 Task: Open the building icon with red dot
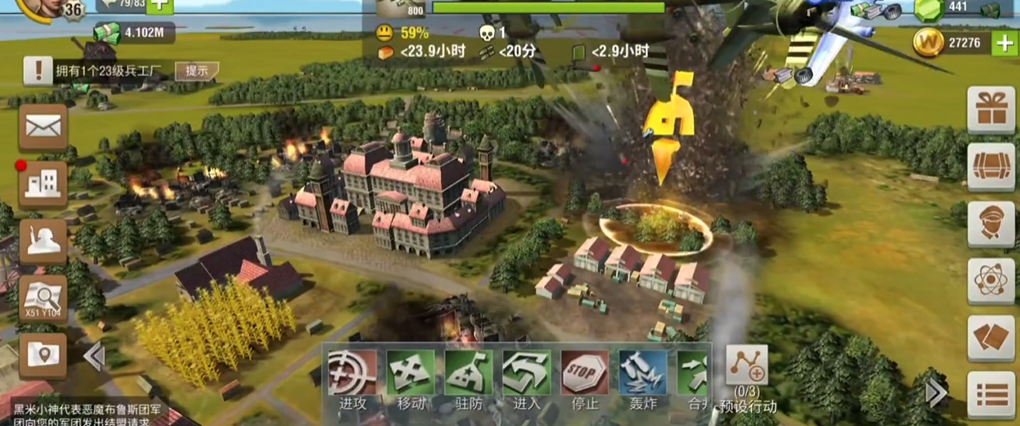[x=43, y=183]
